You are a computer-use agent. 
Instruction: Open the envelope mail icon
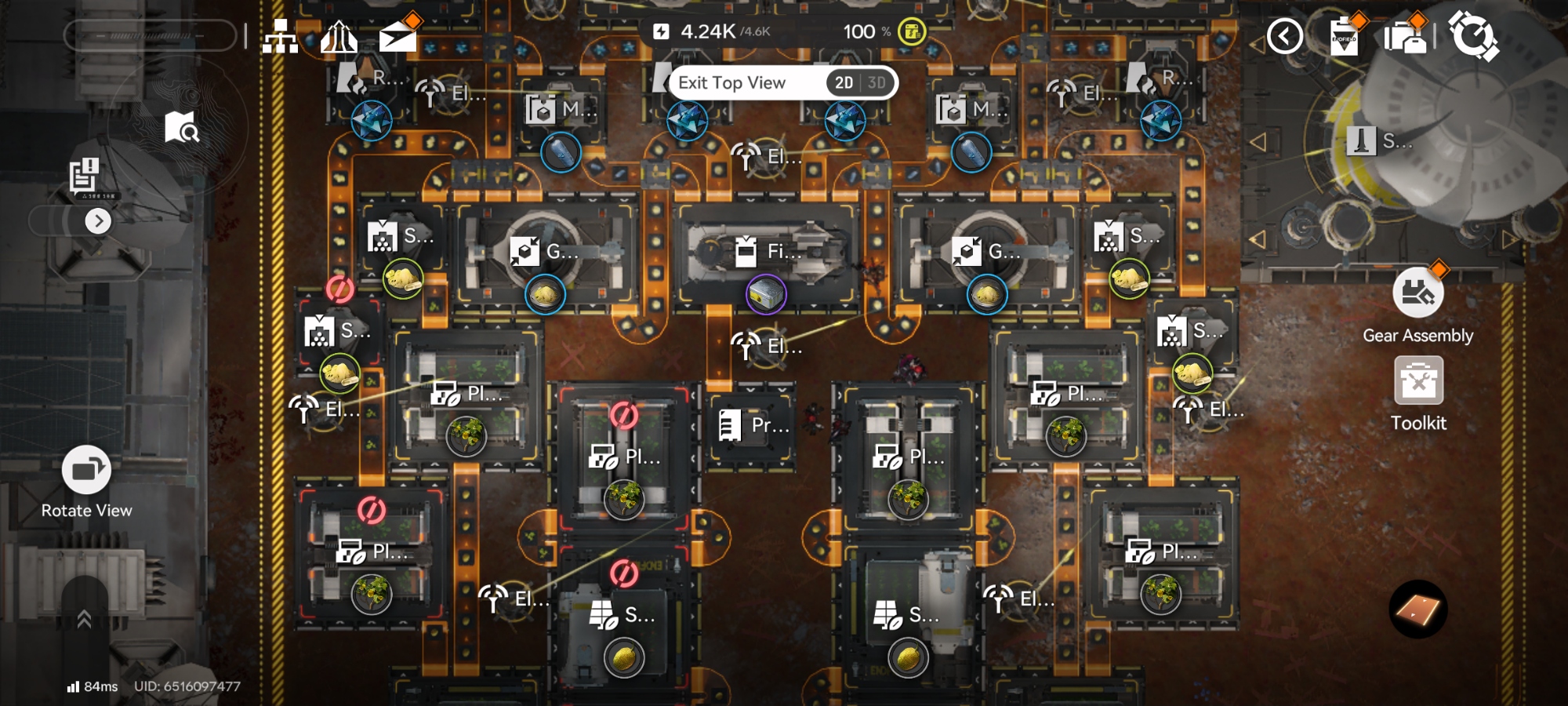(398, 36)
